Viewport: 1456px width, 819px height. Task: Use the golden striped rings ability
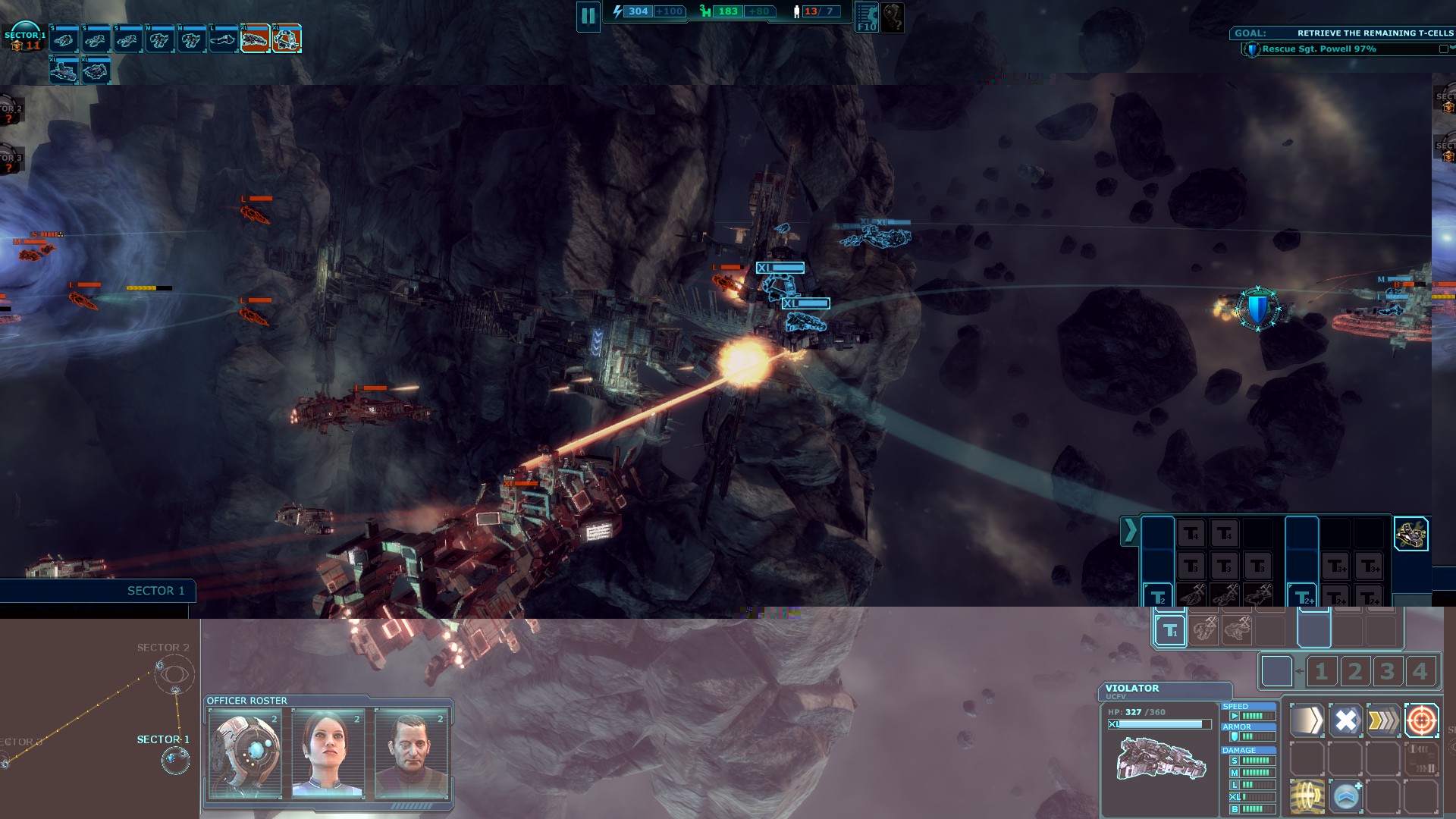(x=1307, y=795)
